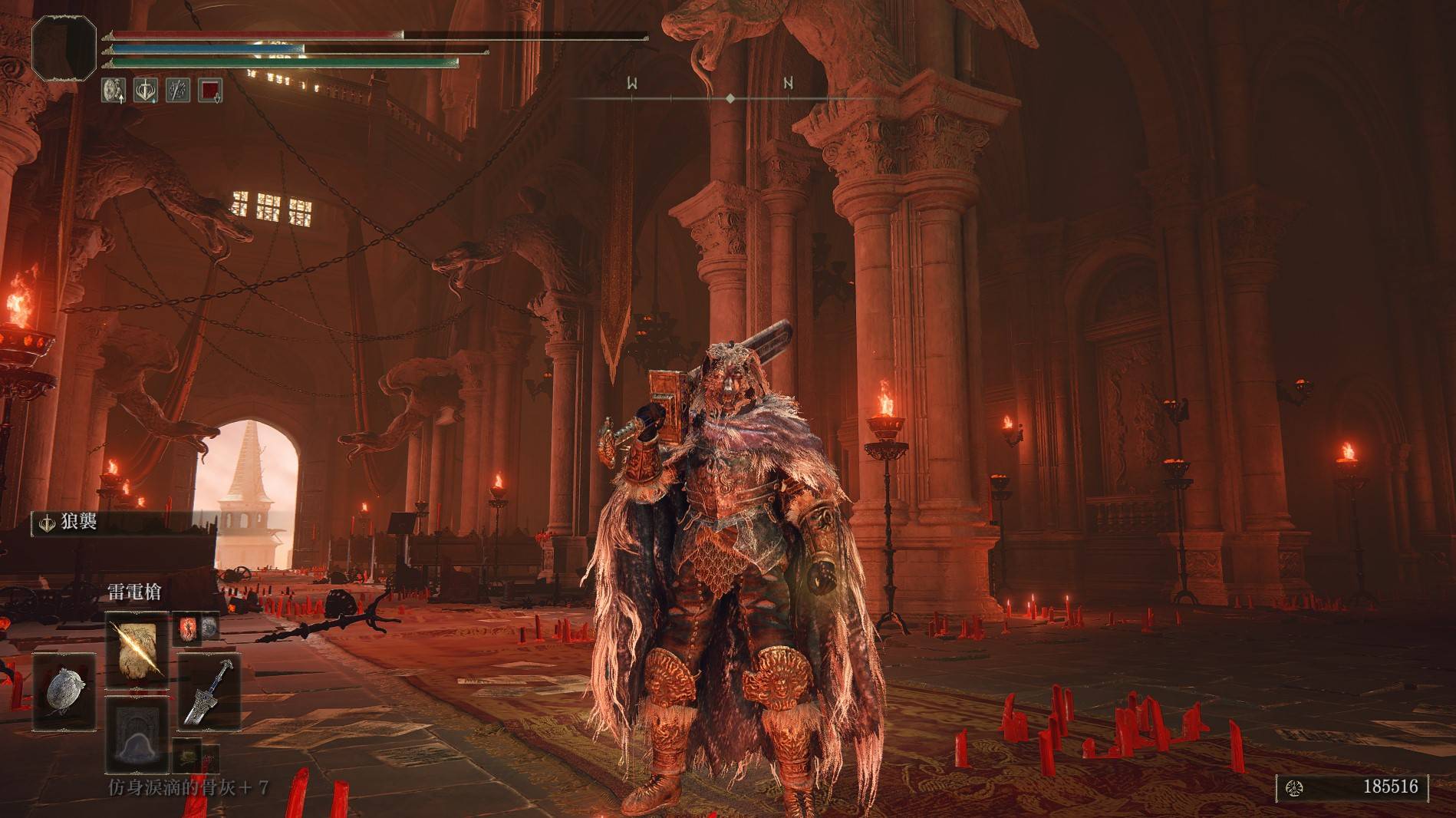Click the sword with droplet status icon
This screenshot has height=818, width=1456.
[146, 90]
